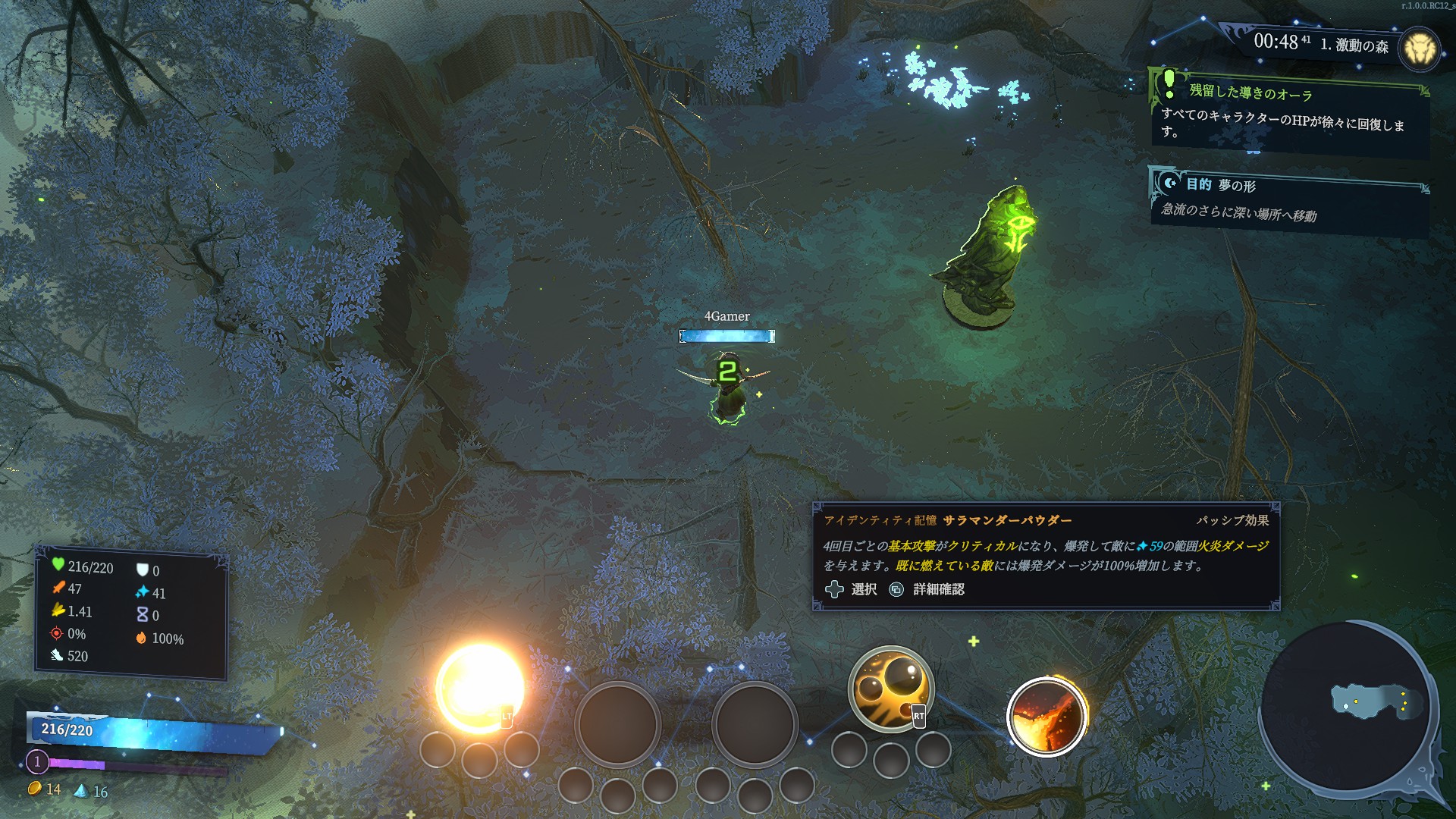
Task: Select the 目的 夢の形 objective tracker
Action: pyautogui.click(x=1288, y=200)
